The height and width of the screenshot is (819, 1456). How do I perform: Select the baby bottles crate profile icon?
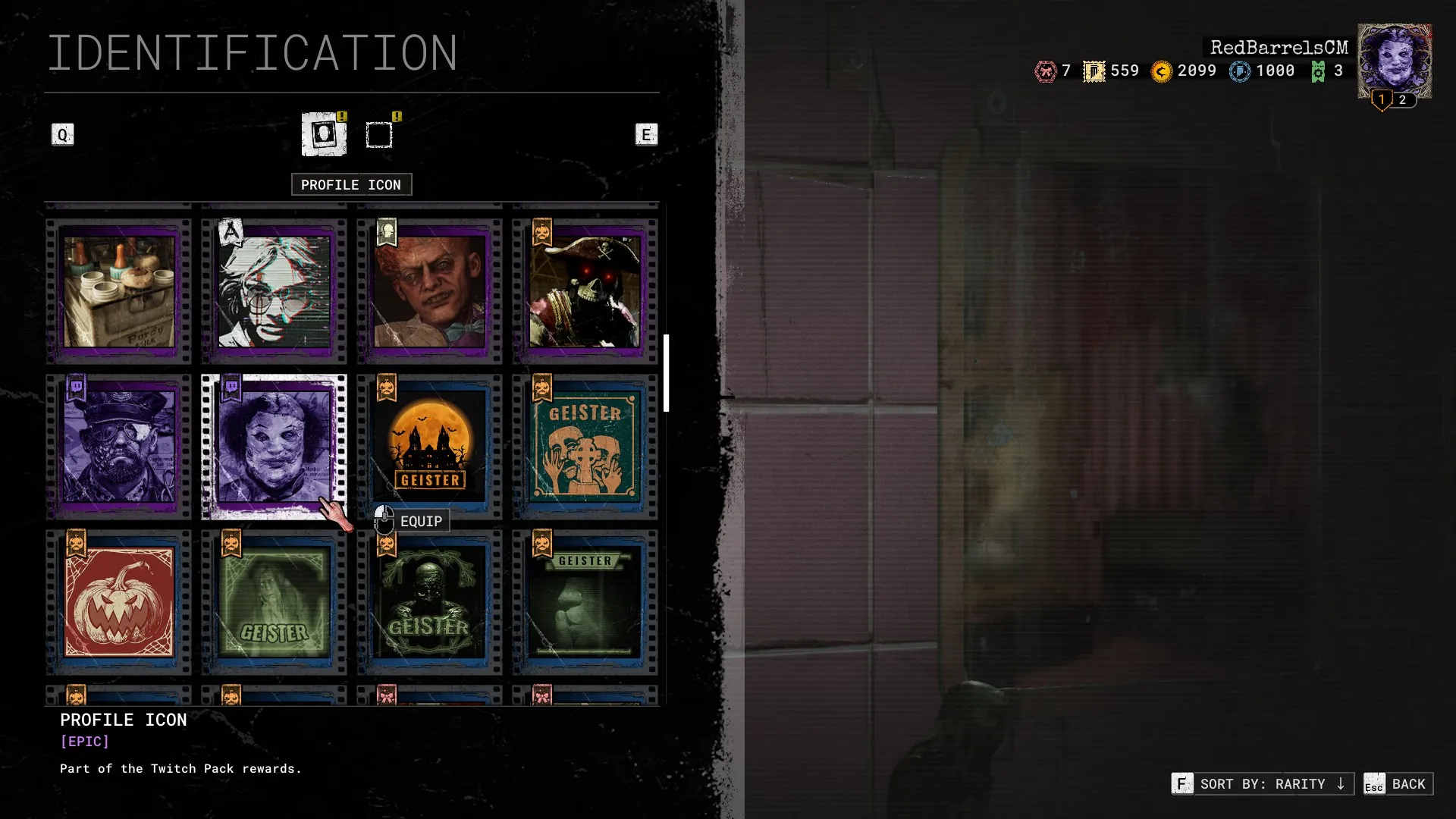(x=119, y=292)
